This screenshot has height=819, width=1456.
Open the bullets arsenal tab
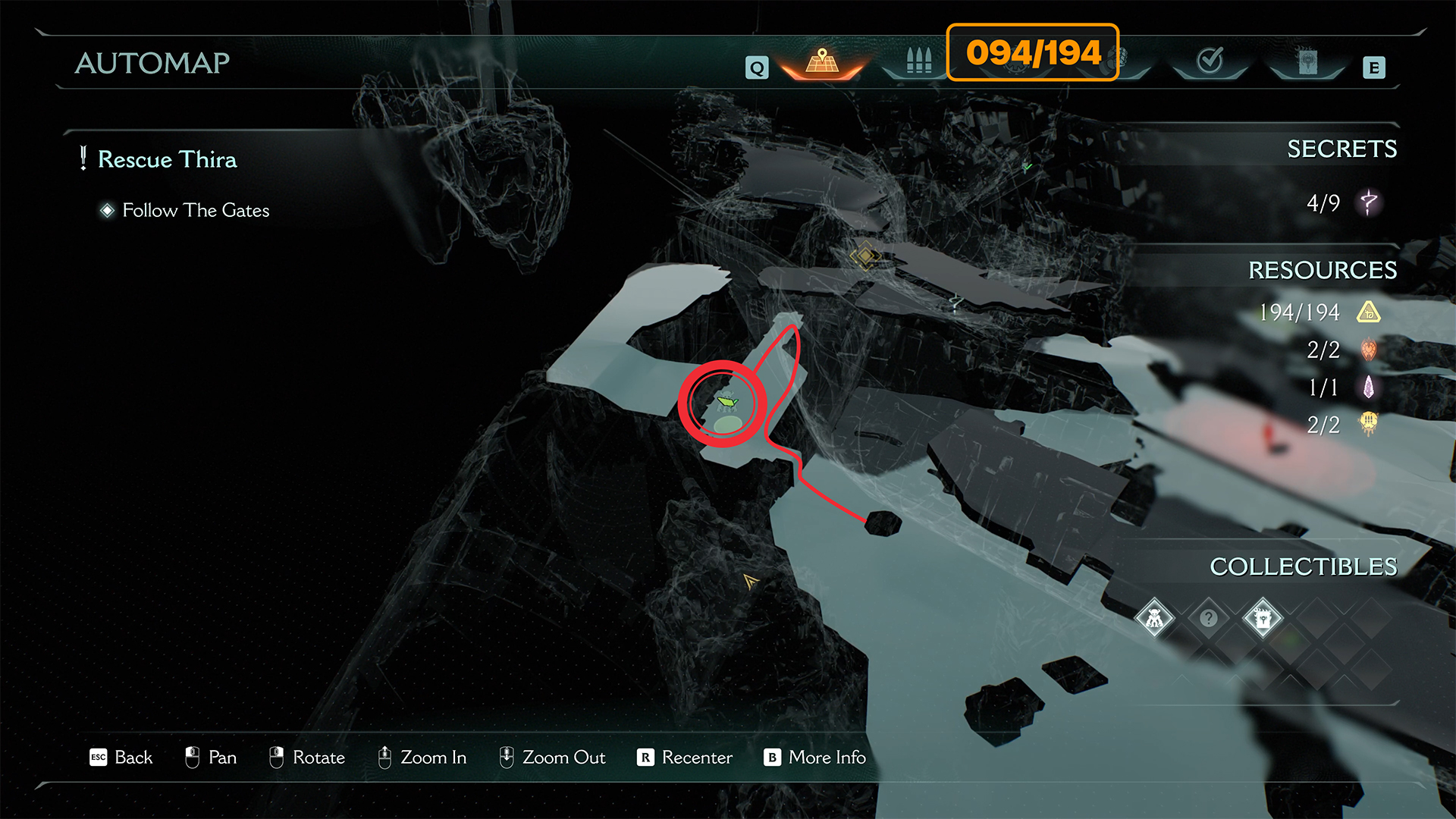918,62
